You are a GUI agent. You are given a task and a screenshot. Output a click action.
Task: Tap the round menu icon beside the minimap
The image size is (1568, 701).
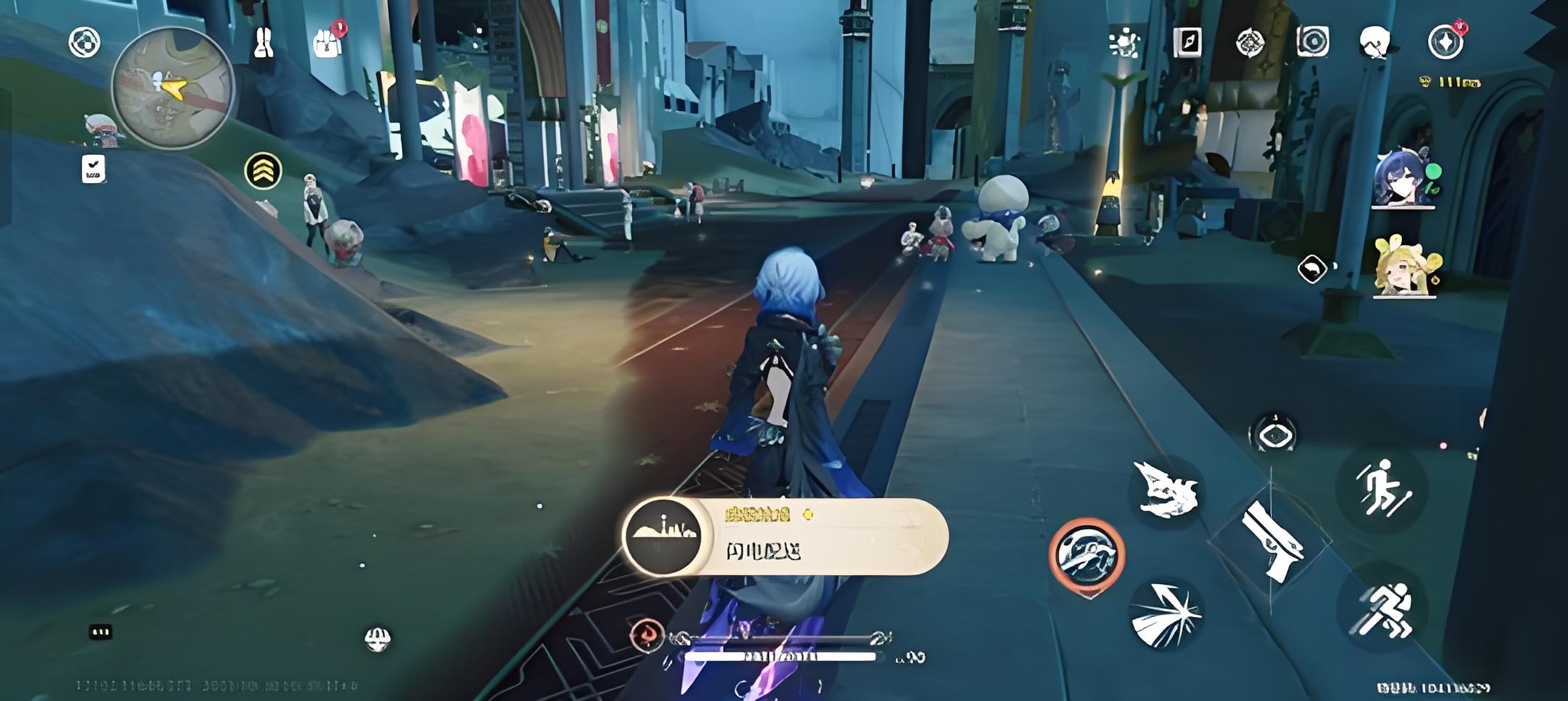tap(84, 42)
